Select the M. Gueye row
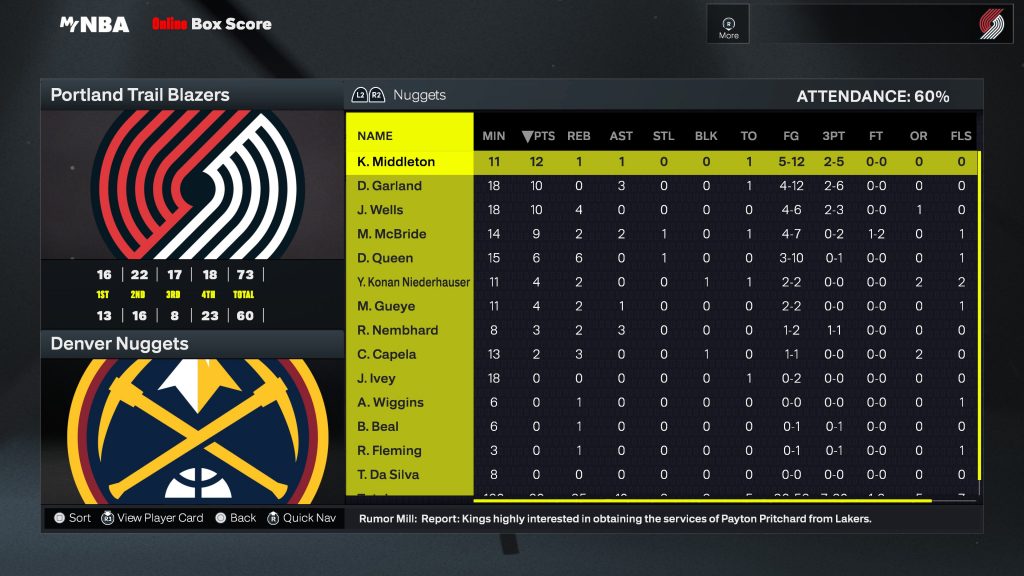The width and height of the screenshot is (1024, 576). [386, 306]
